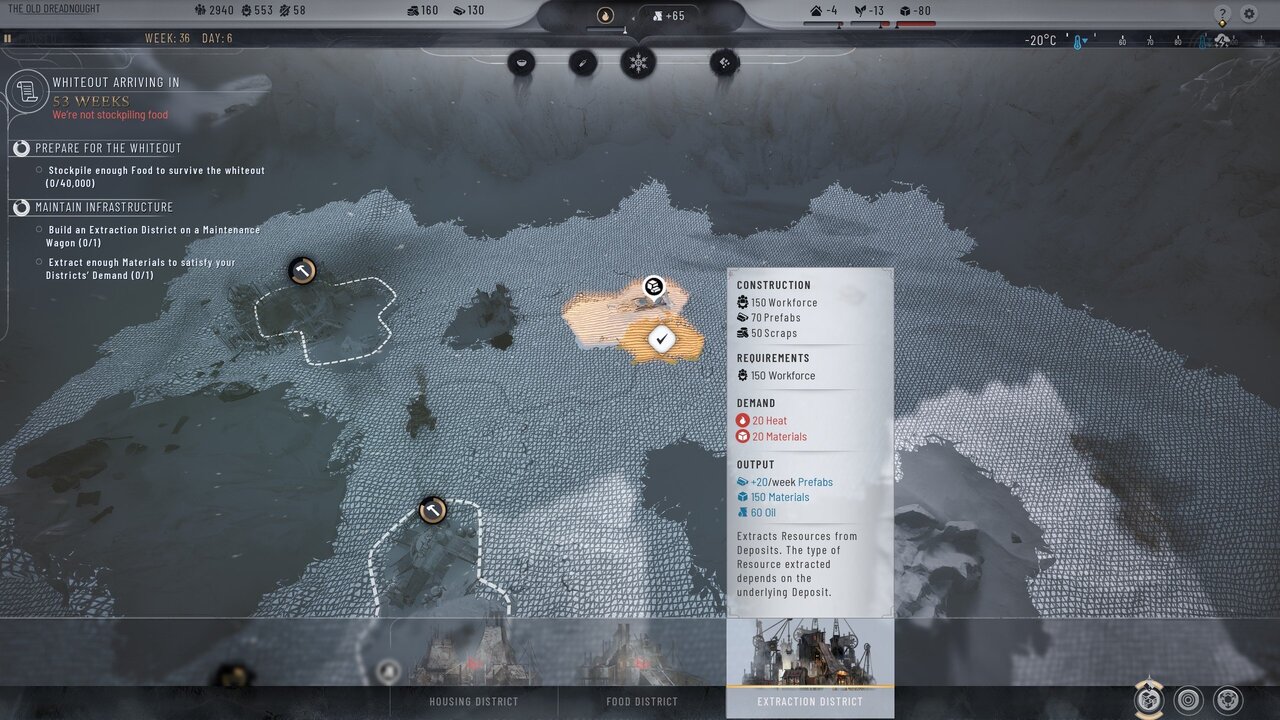The width and height of the screenshot is (1280, 720).
Task: Activate the highlighted district-building cubes button
Action: pyautogui.click(x=1149, y=700)
